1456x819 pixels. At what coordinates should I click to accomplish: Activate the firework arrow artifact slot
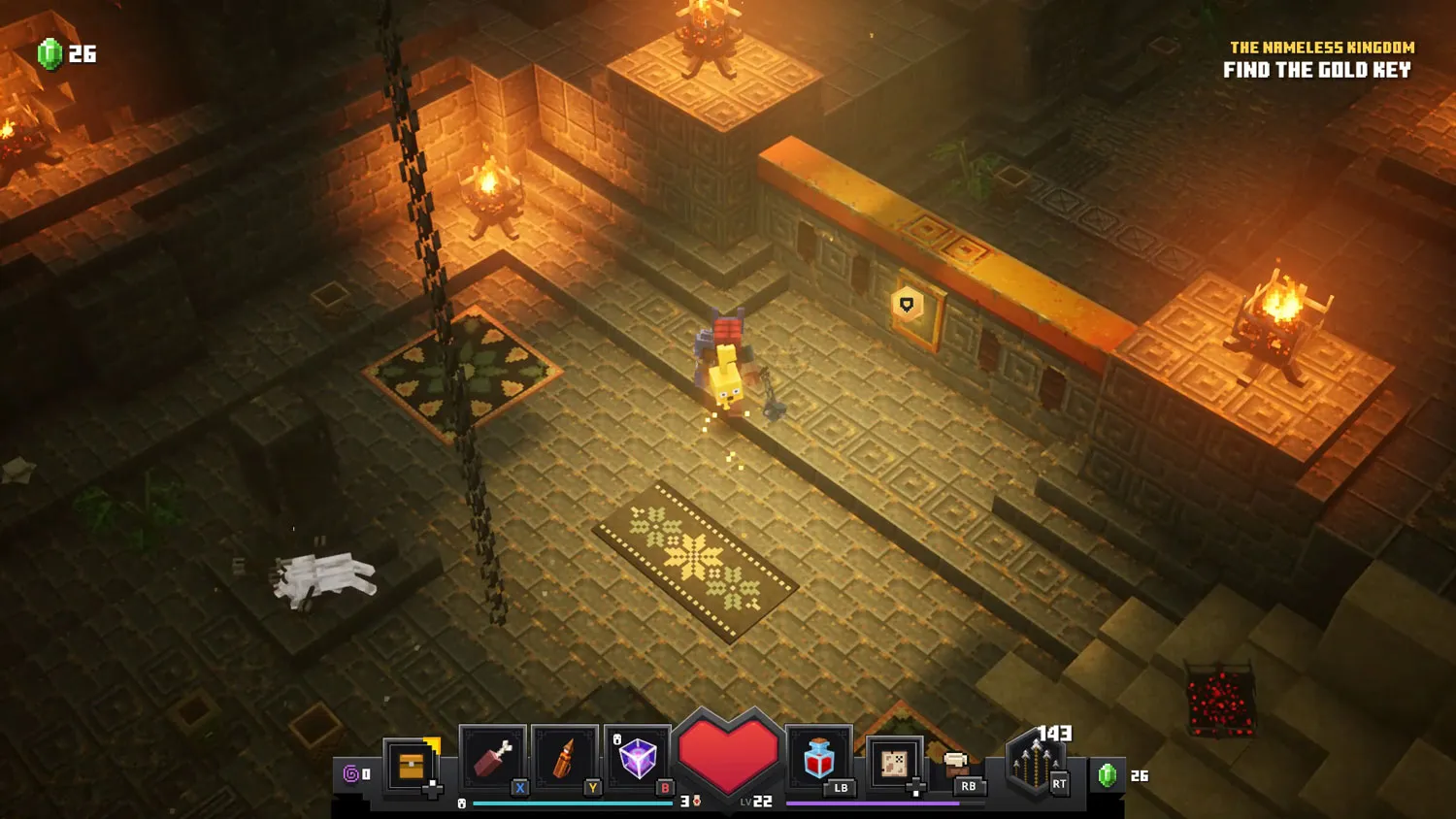[565, 759]
